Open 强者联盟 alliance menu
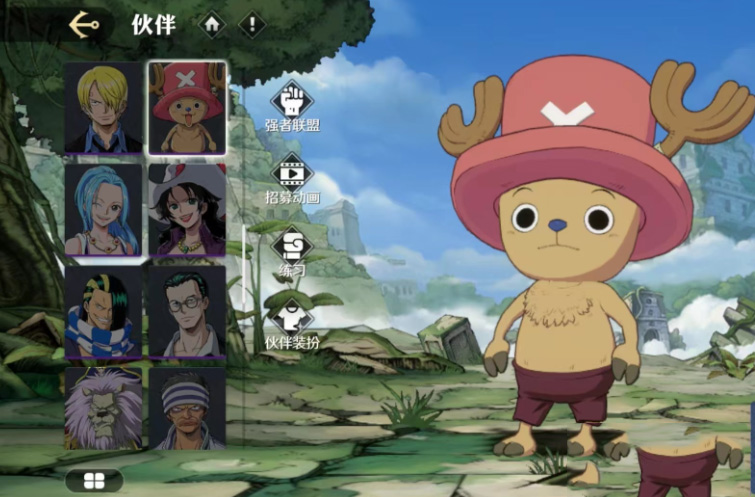Viewport: 755px width, 497px height. 292,107
